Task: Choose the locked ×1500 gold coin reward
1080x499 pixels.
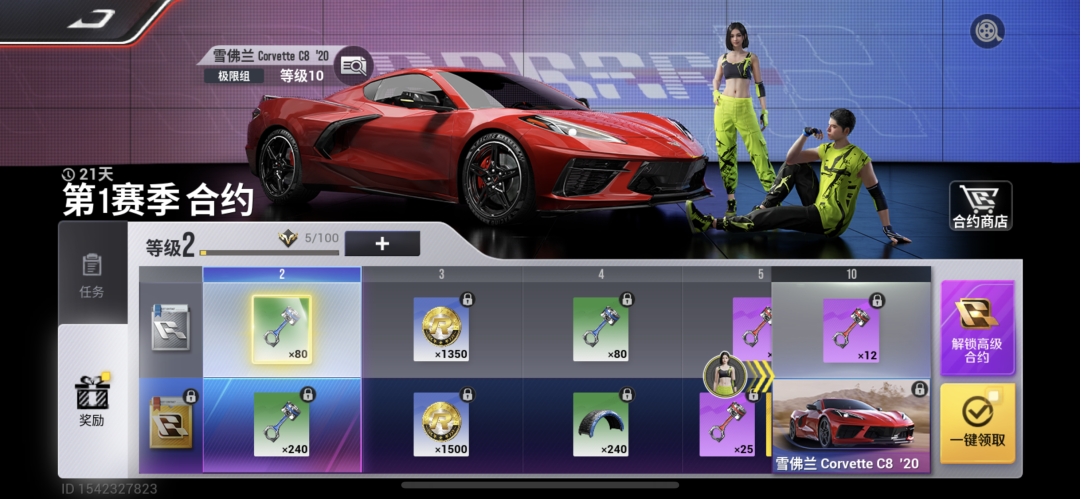Action: (x=441, y=424)
